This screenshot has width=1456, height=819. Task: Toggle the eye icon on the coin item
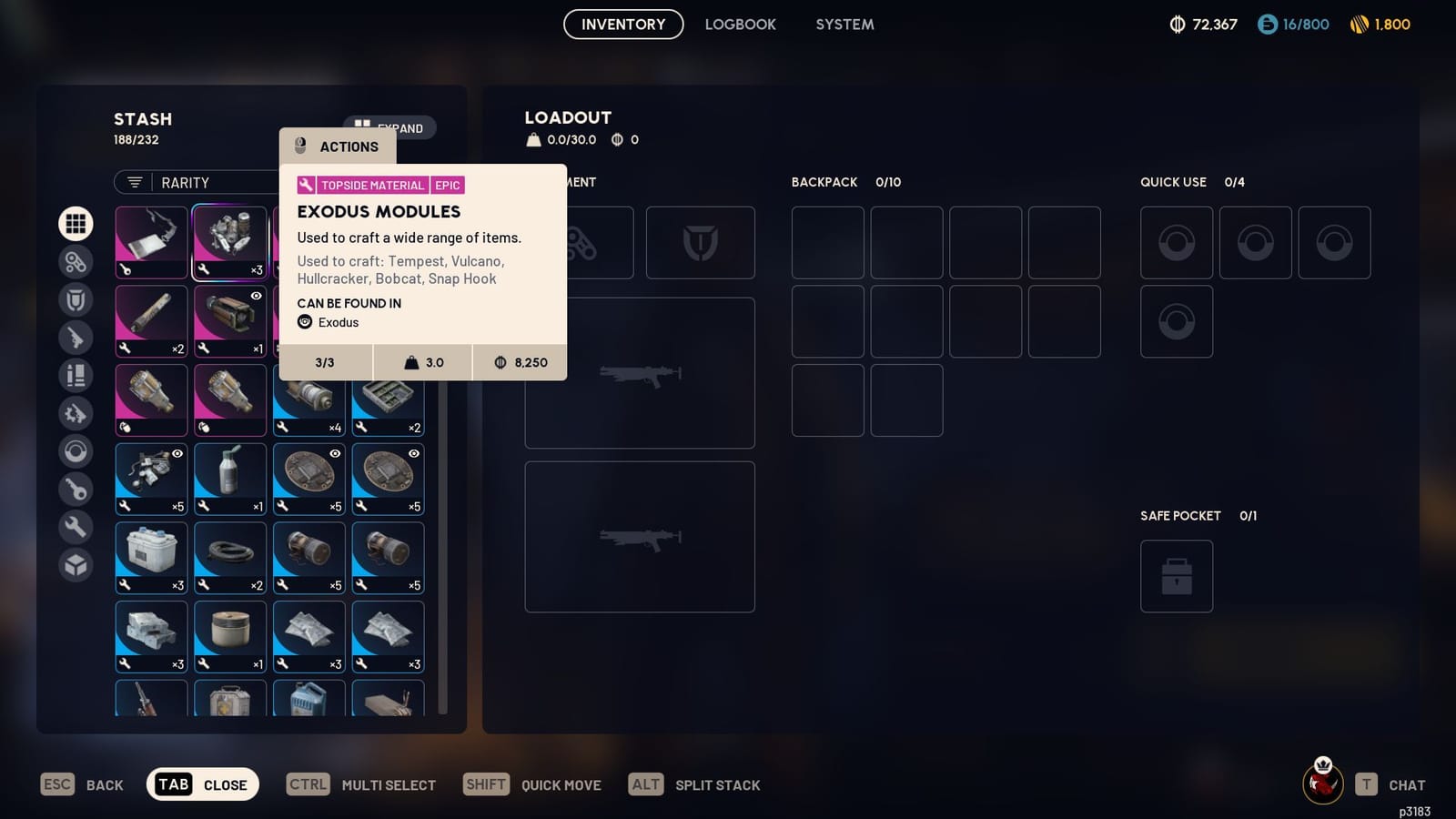[x=335, y=453]
